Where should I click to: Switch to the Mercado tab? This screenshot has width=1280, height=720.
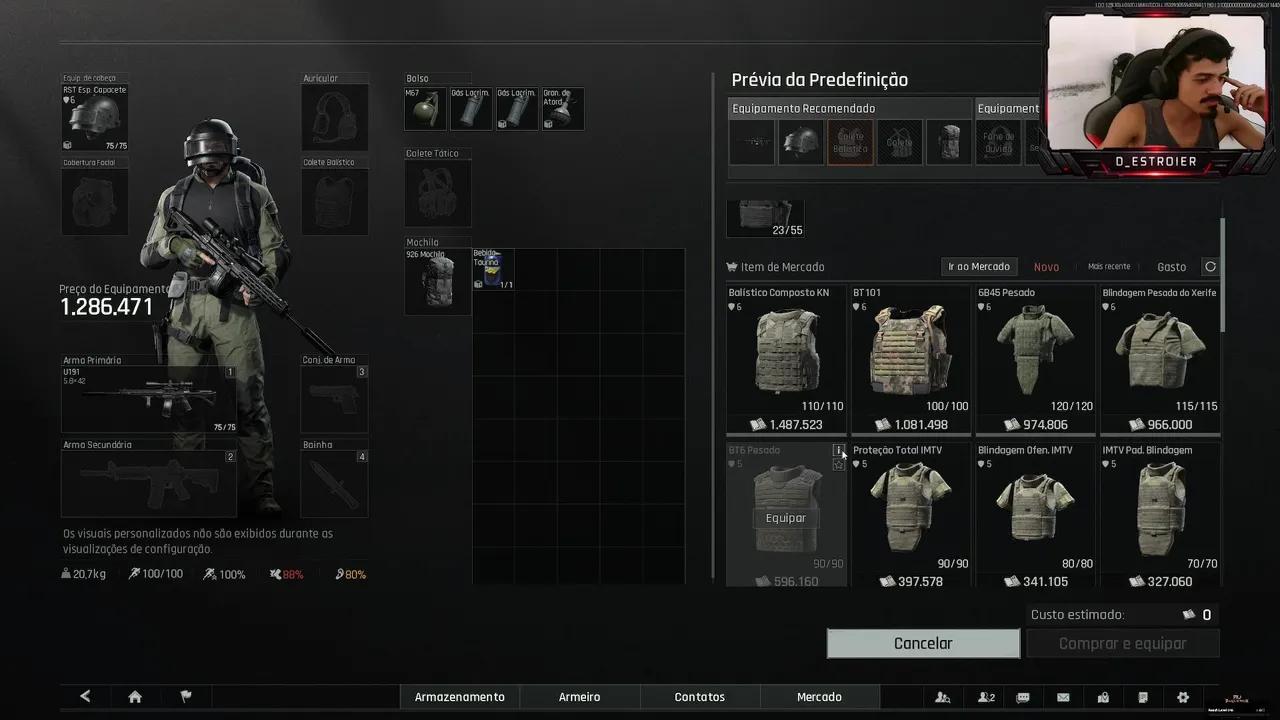click(x=819, y=697)
